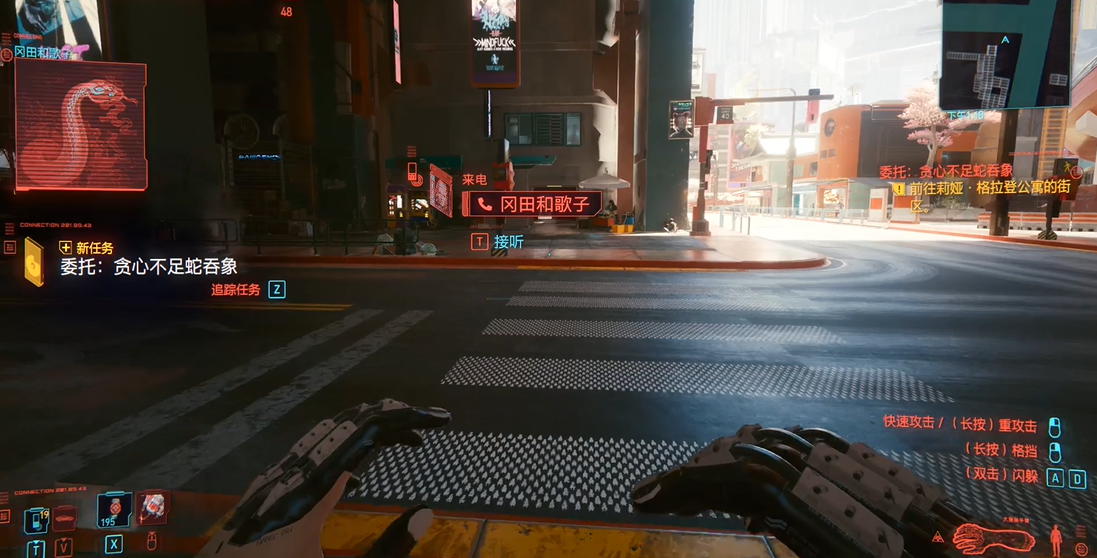Image resolution: width=1097 pixels, height=558 pixels.
Task: Click the snake caller portrait hologram
Action: pyautogui.click(x=81, y=125)
